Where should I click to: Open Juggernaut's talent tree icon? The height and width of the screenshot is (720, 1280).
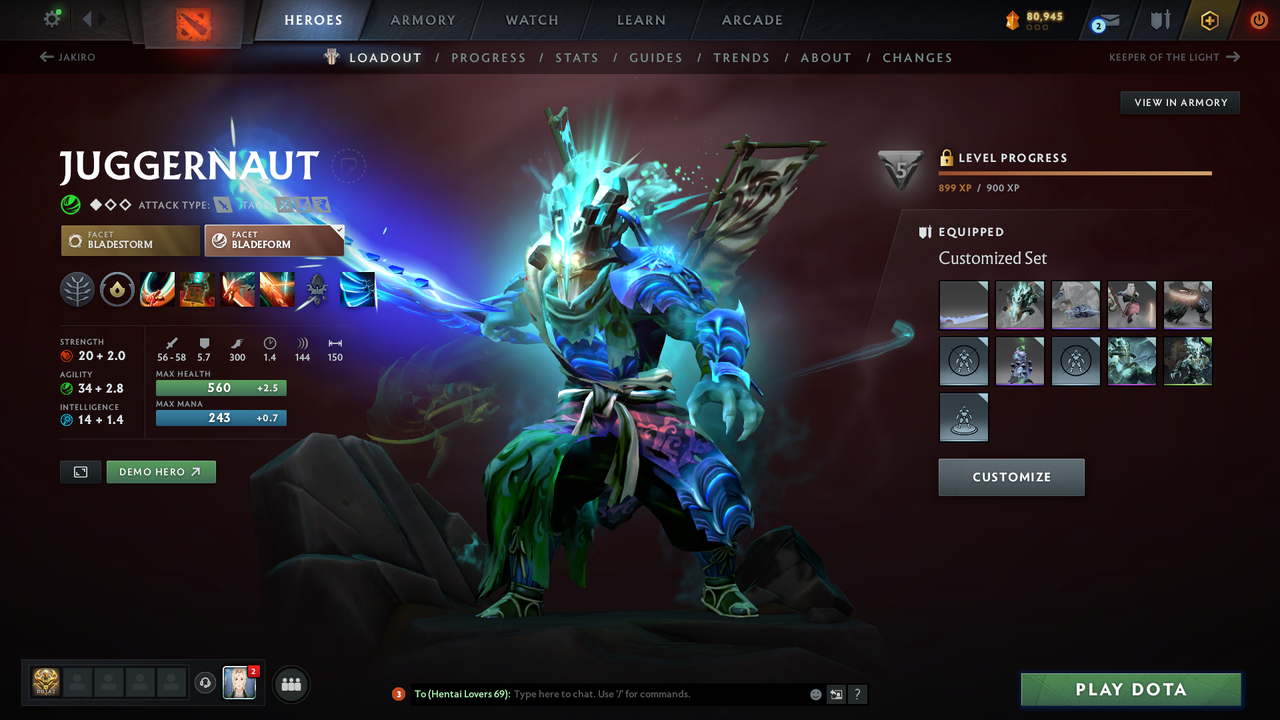77,290
